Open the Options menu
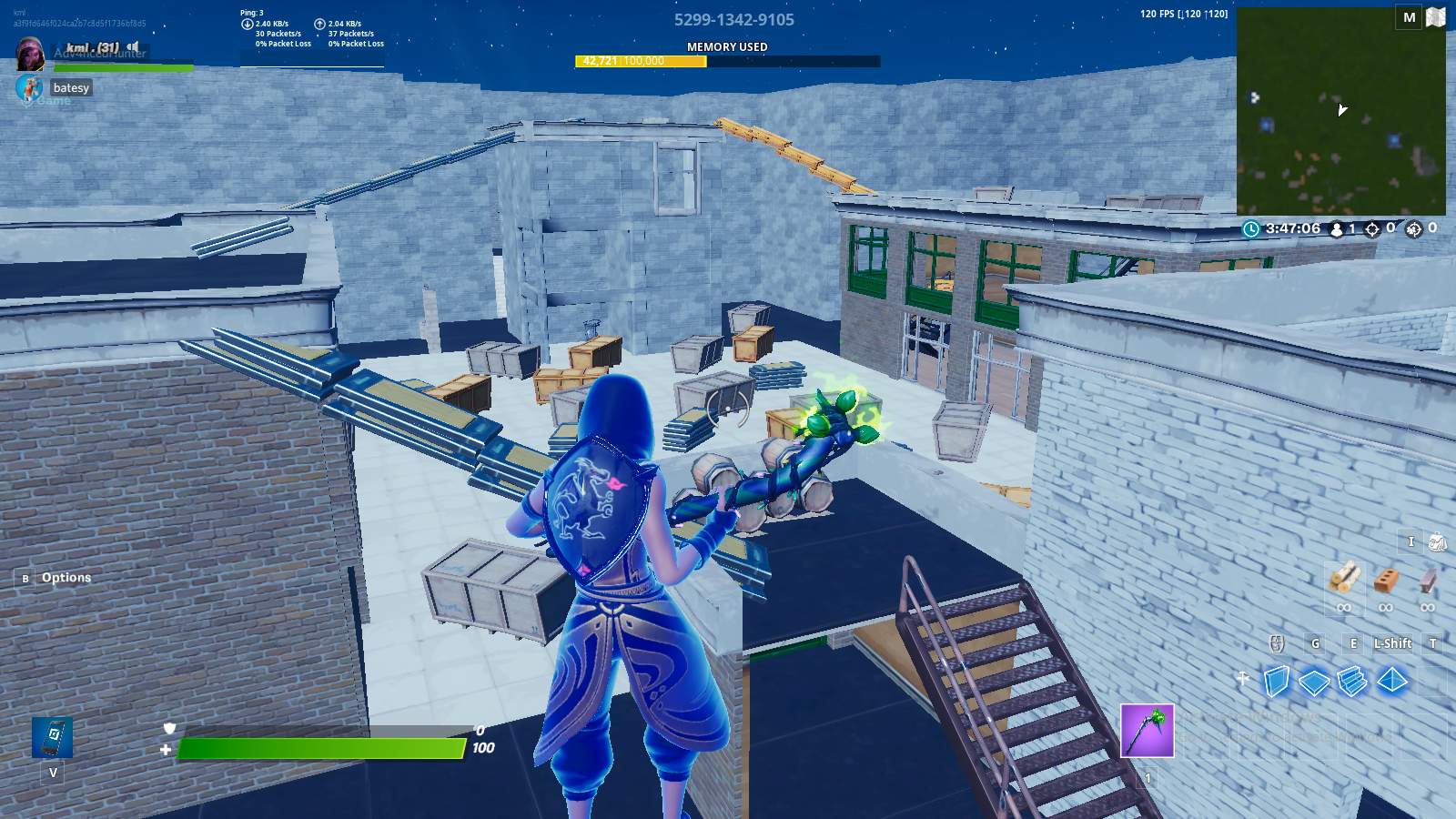Screen dimensions: 1456x819 tap(65, 577)
